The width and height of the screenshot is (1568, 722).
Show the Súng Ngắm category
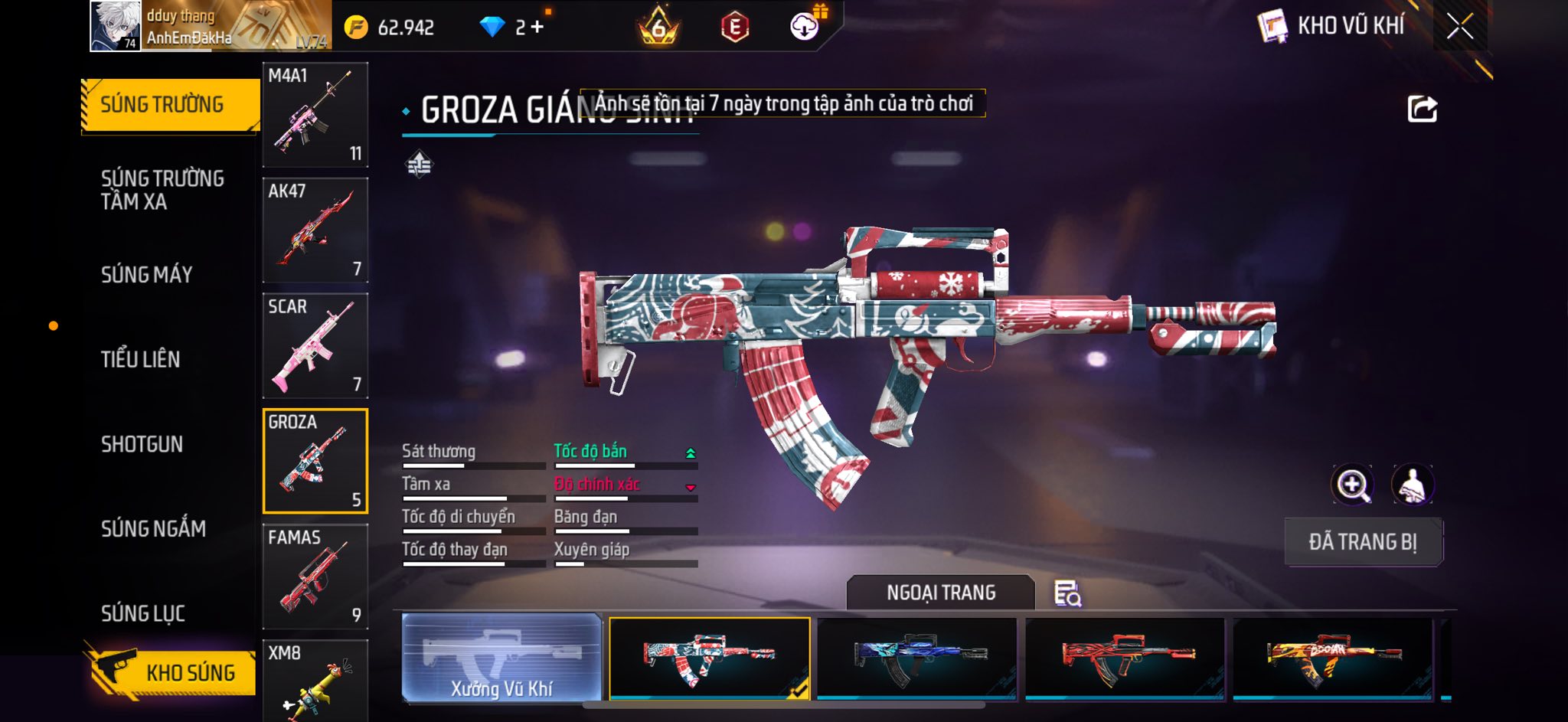tap(153, 528)
